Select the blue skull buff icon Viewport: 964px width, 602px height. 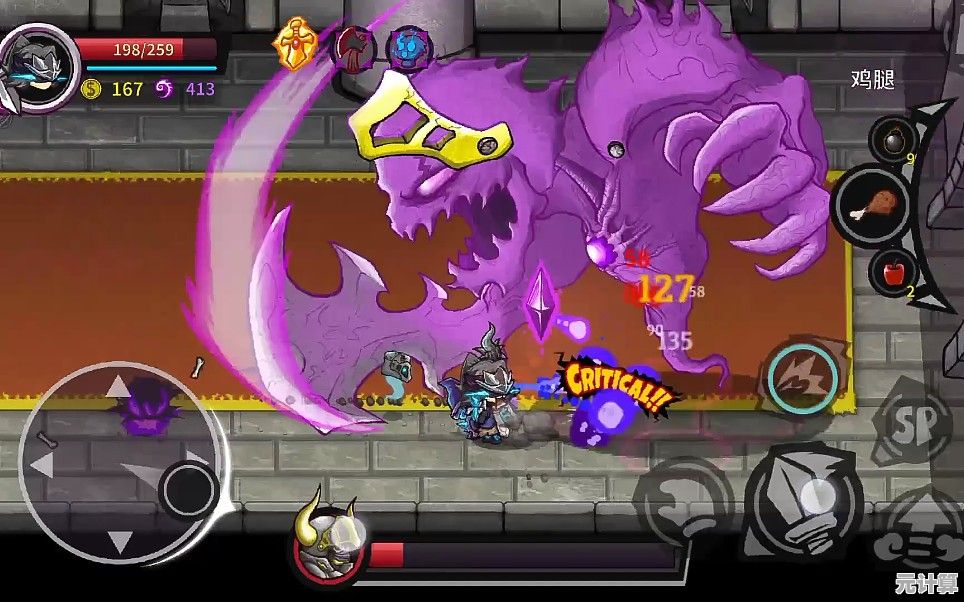tap(408, 48)
